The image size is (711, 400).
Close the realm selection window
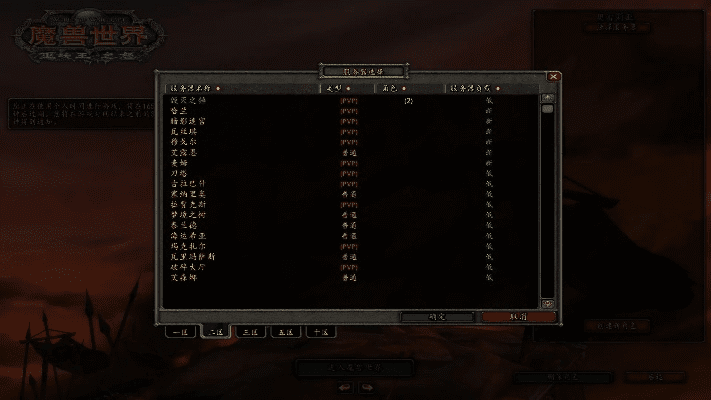pyautogui.click(x=553, y=76)
